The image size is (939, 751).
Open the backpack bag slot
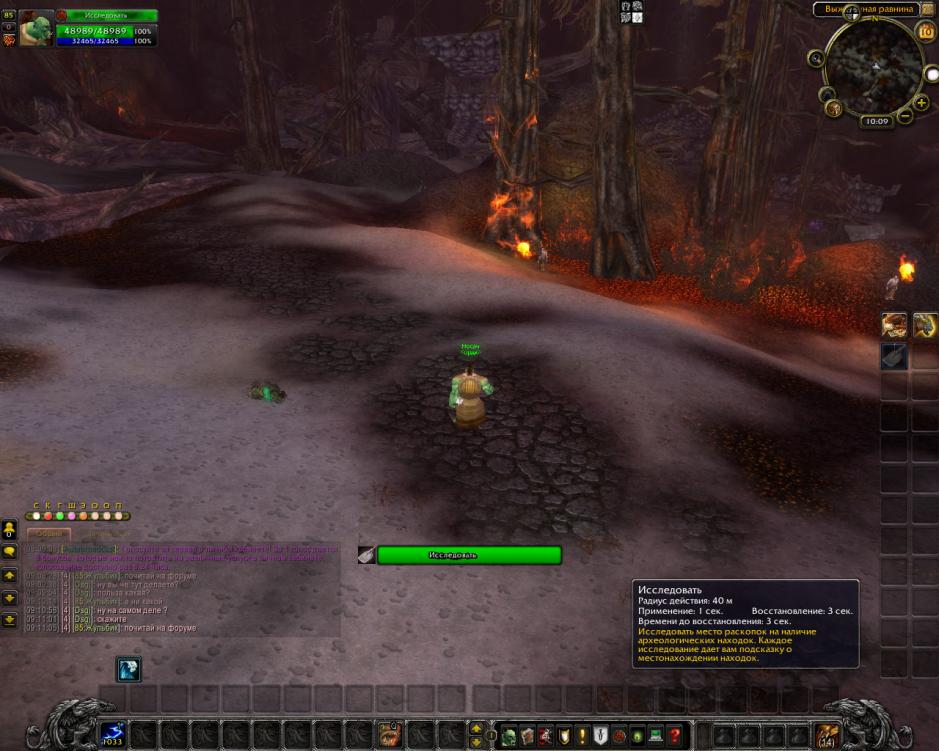(x=826, y=735)
